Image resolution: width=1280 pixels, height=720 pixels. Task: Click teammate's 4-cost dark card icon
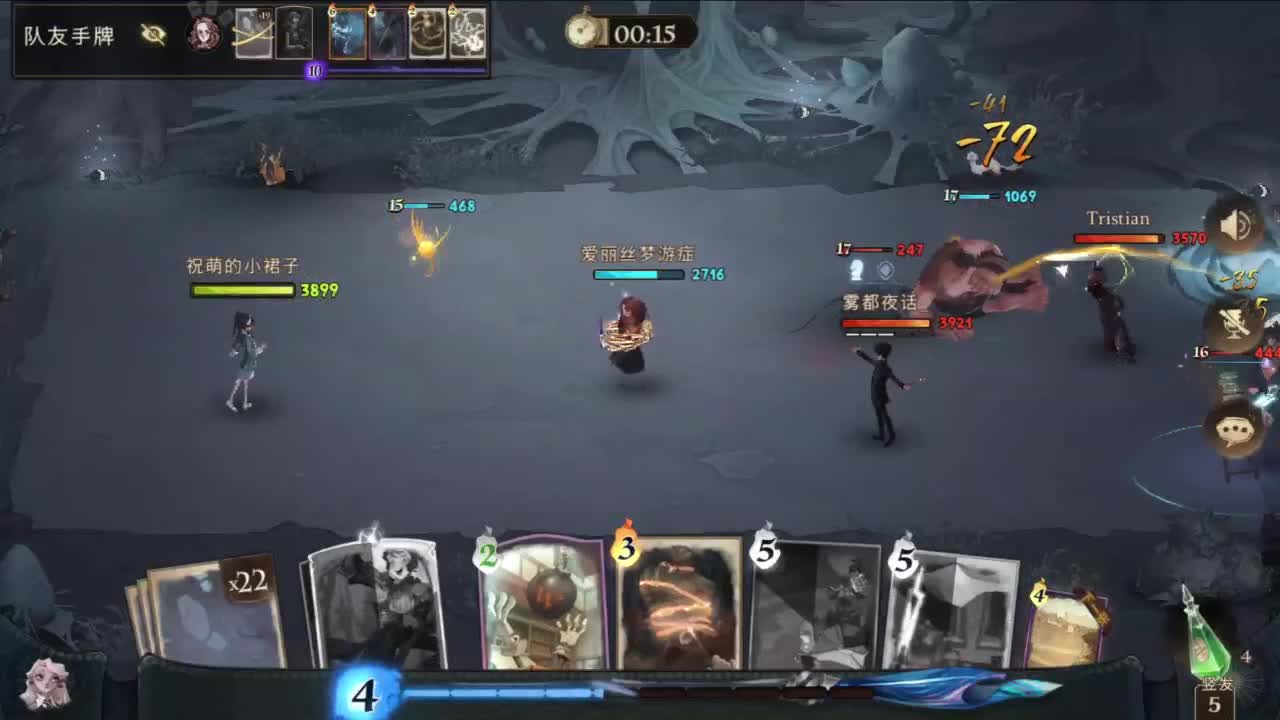(385, 33)
